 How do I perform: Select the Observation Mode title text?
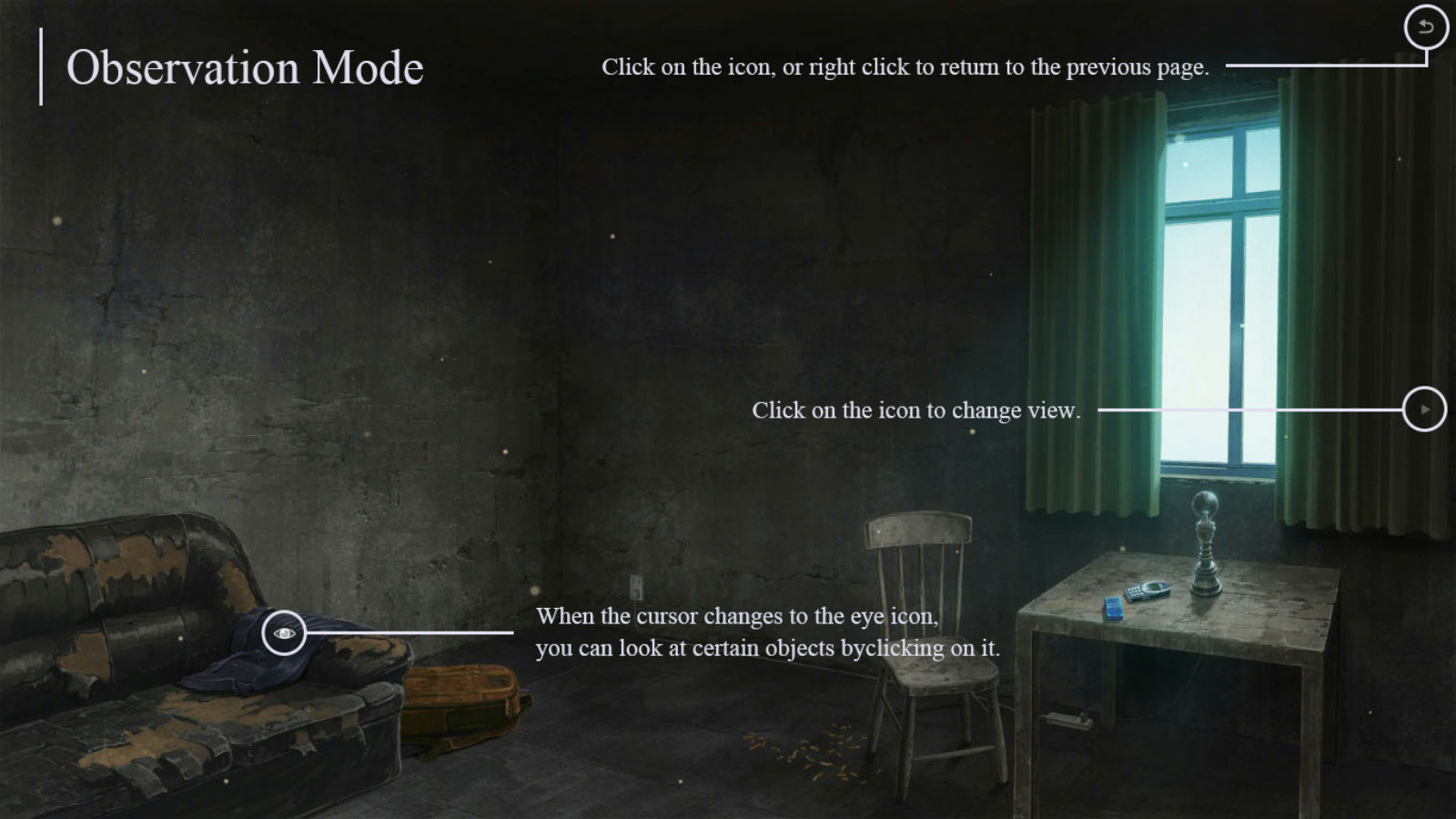point(246,67)
